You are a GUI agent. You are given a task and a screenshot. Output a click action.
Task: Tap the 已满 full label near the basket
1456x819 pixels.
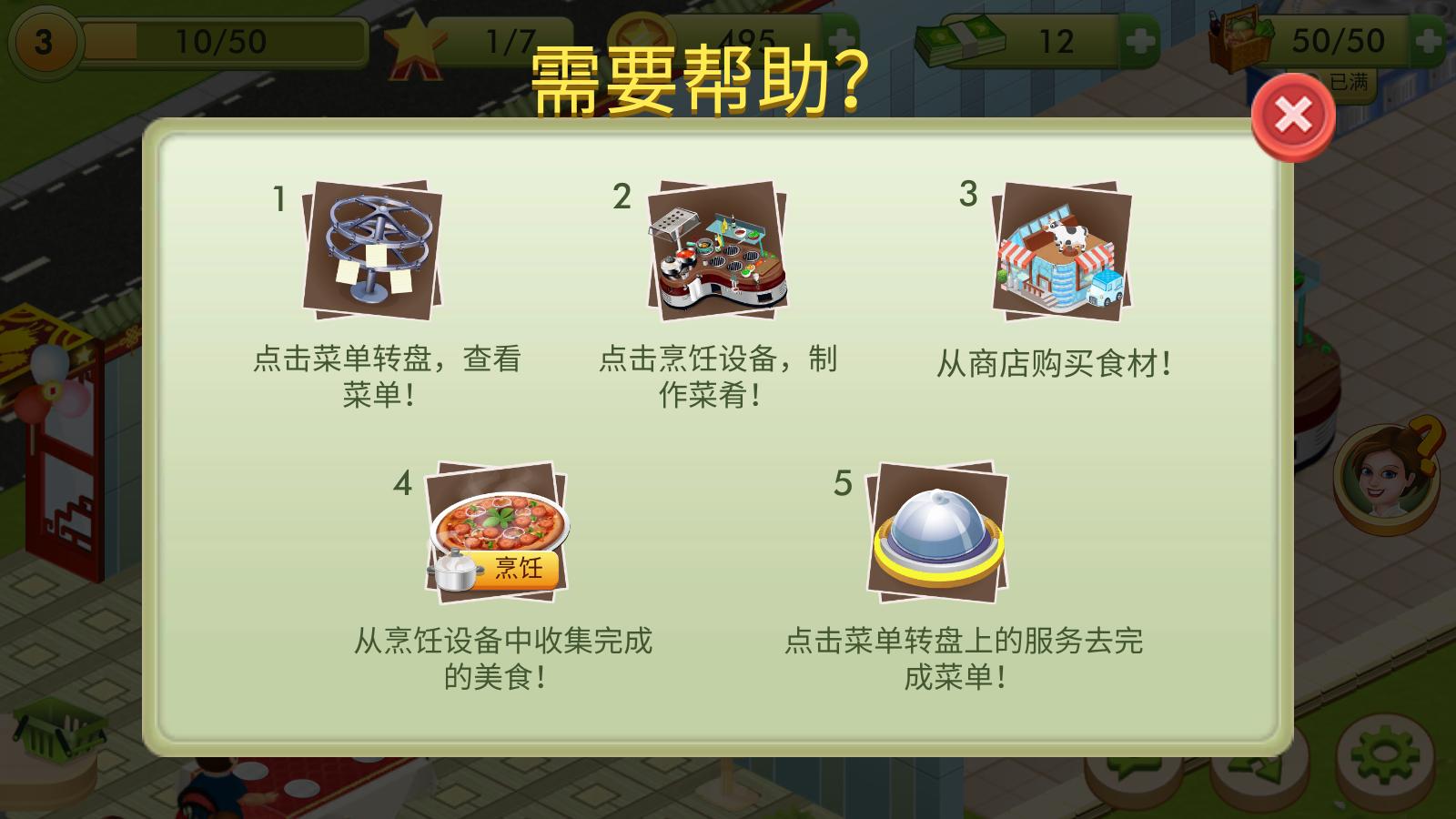coord(1351,80)
